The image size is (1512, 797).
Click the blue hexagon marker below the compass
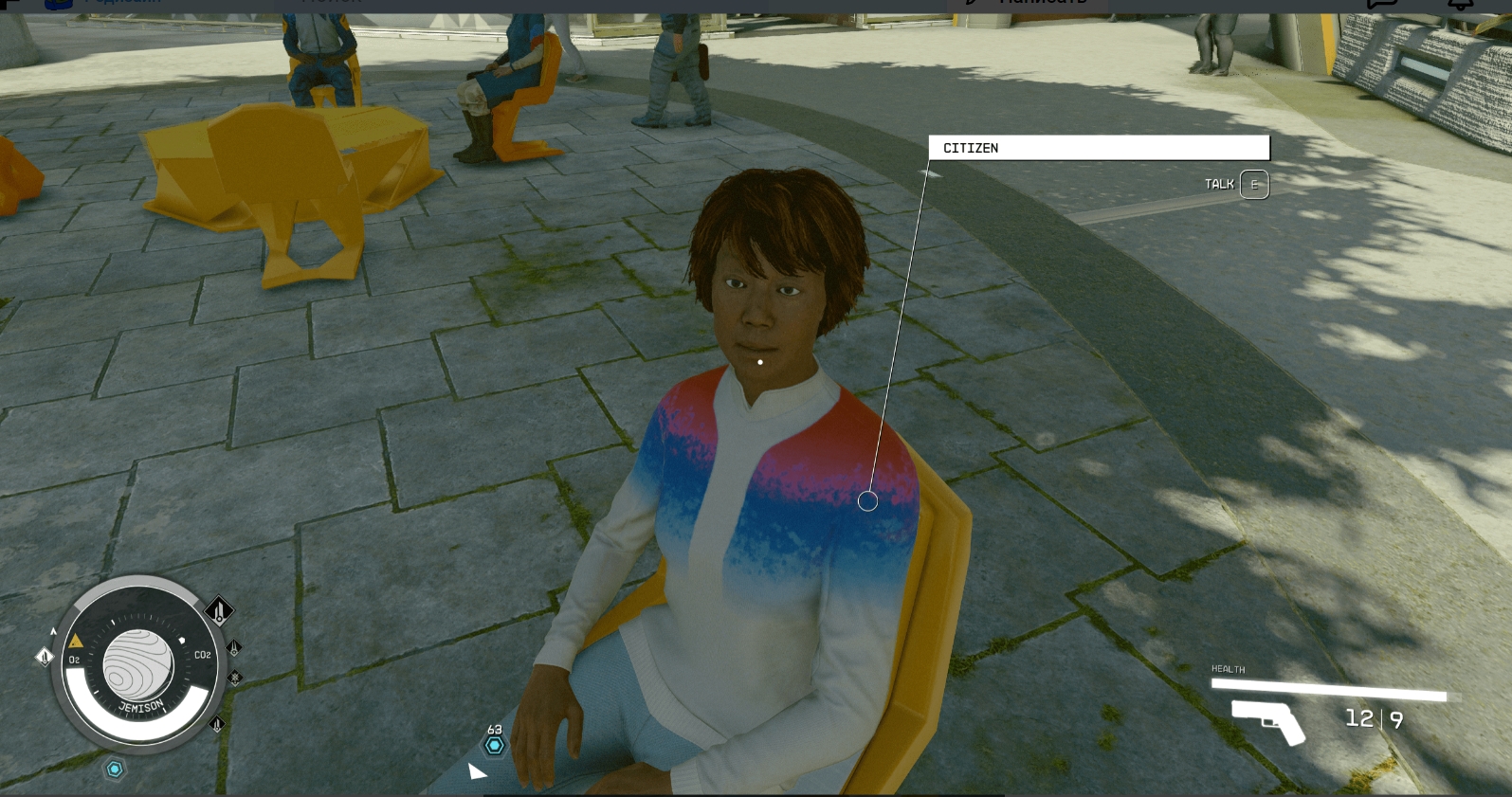115,769
